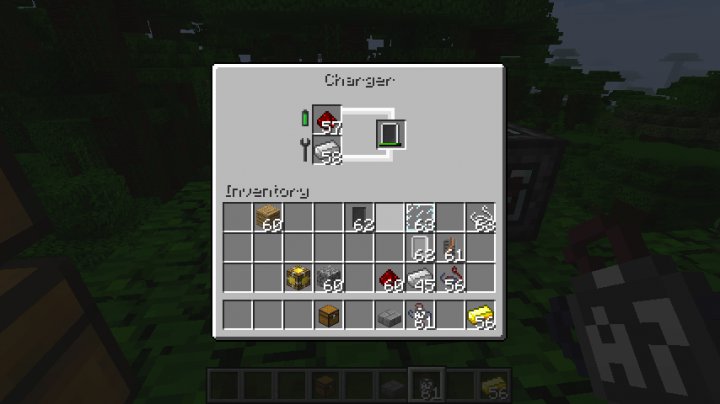The width and height of the screenshot is (720, 404).
Task: Select the dark item stack of 62
Action: pos(358,216)
